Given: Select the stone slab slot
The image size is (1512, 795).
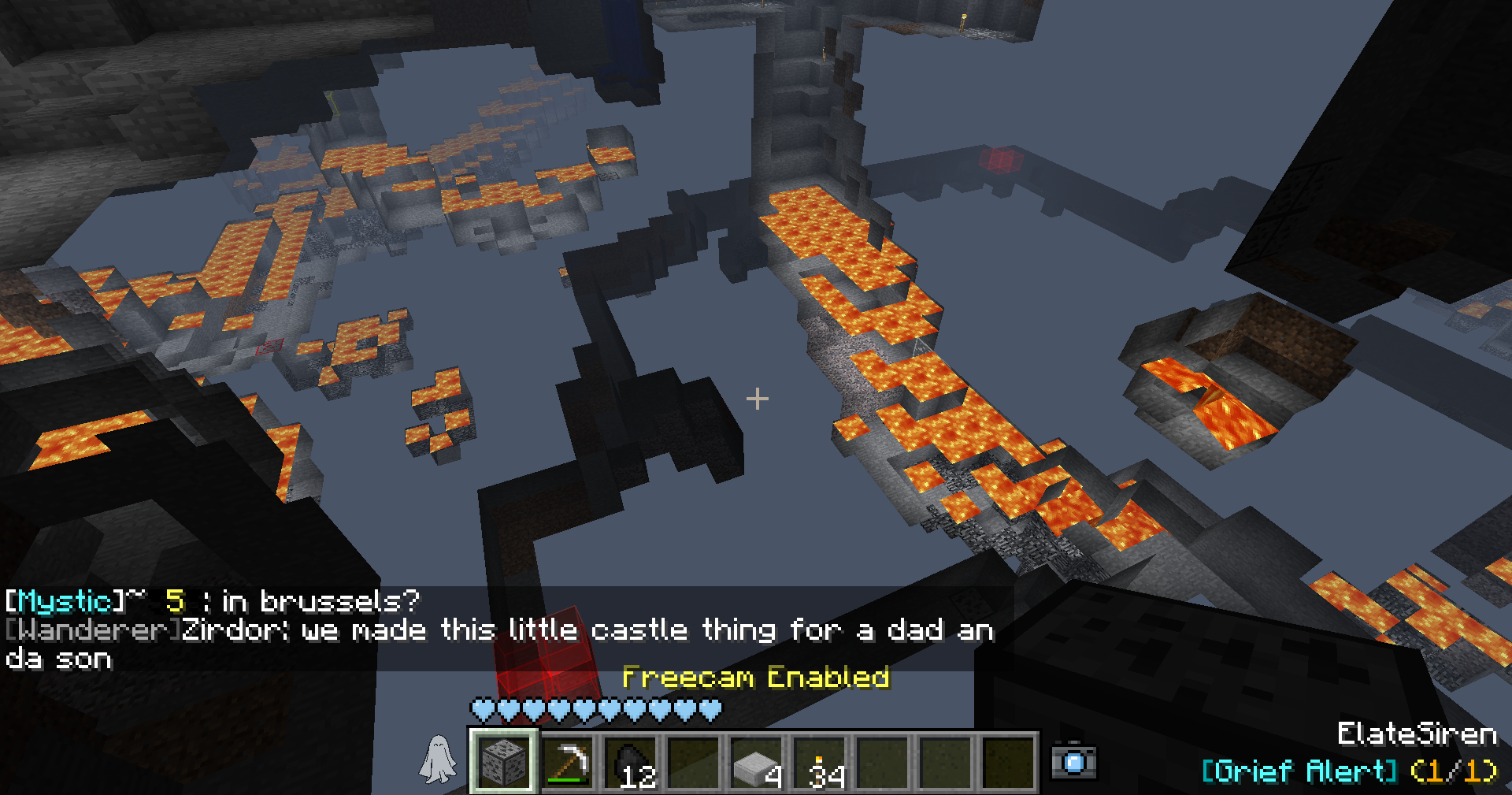Looking at the screenshot, I should point(756,761).
